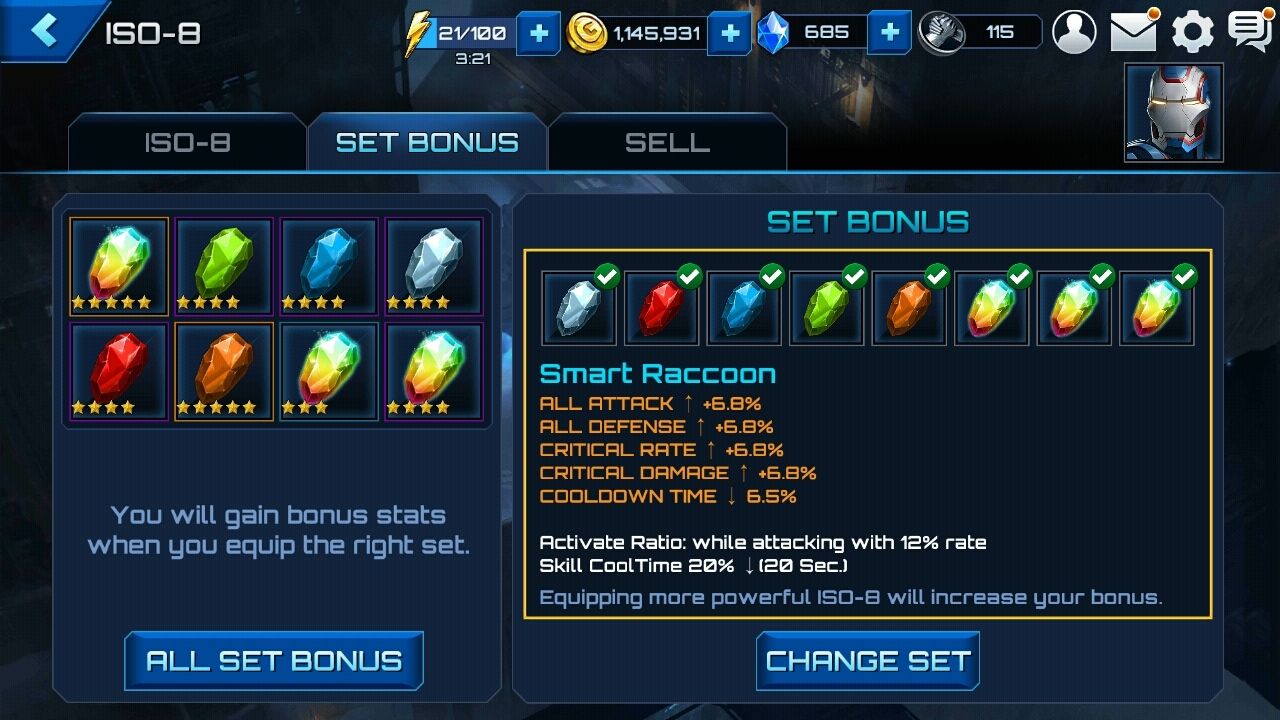Click the plus icon next to gold coins

click(x=729, y=32)
